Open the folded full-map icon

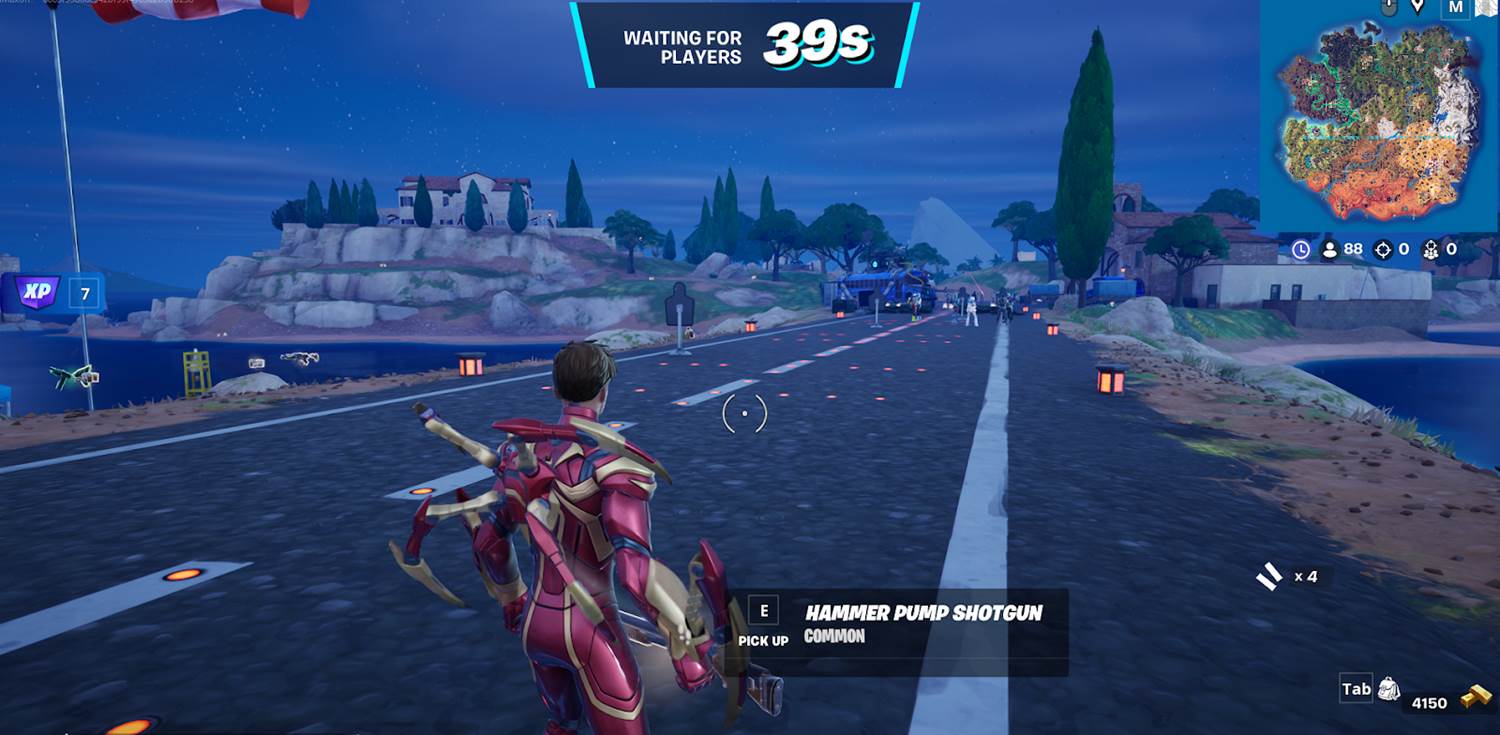(1485, 7)
